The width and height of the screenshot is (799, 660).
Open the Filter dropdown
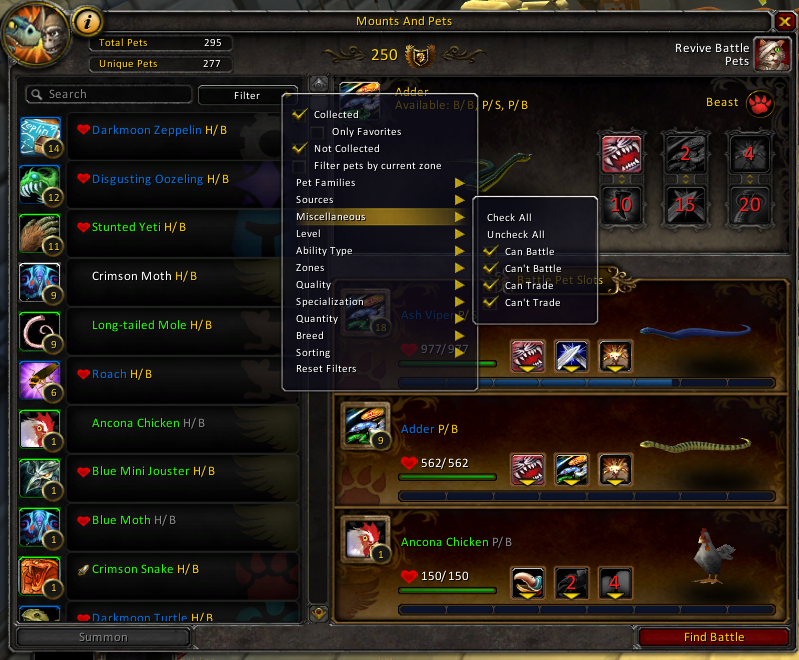tap(247, 95)
